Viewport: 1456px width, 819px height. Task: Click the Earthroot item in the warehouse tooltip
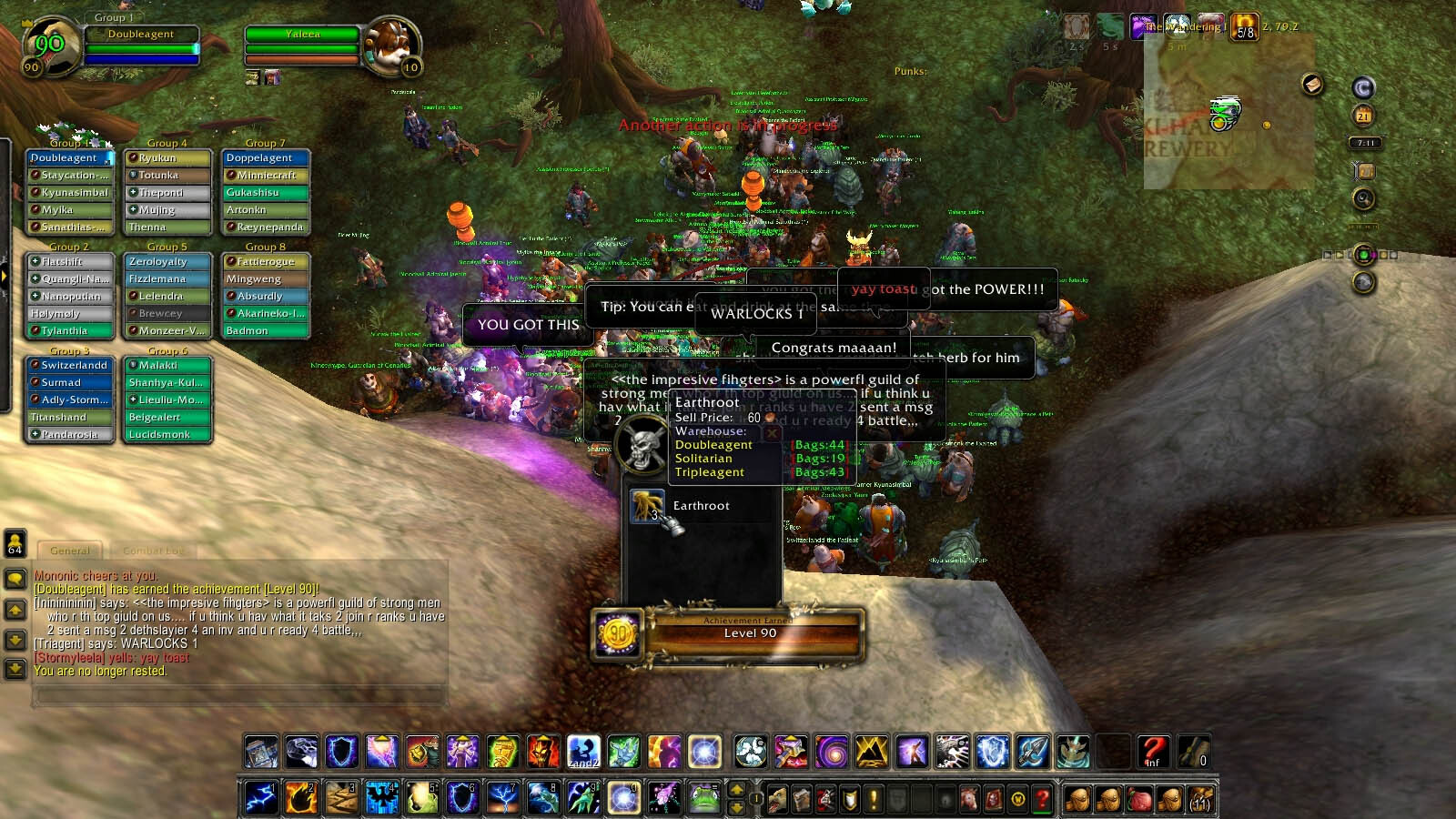coord(646,506)
